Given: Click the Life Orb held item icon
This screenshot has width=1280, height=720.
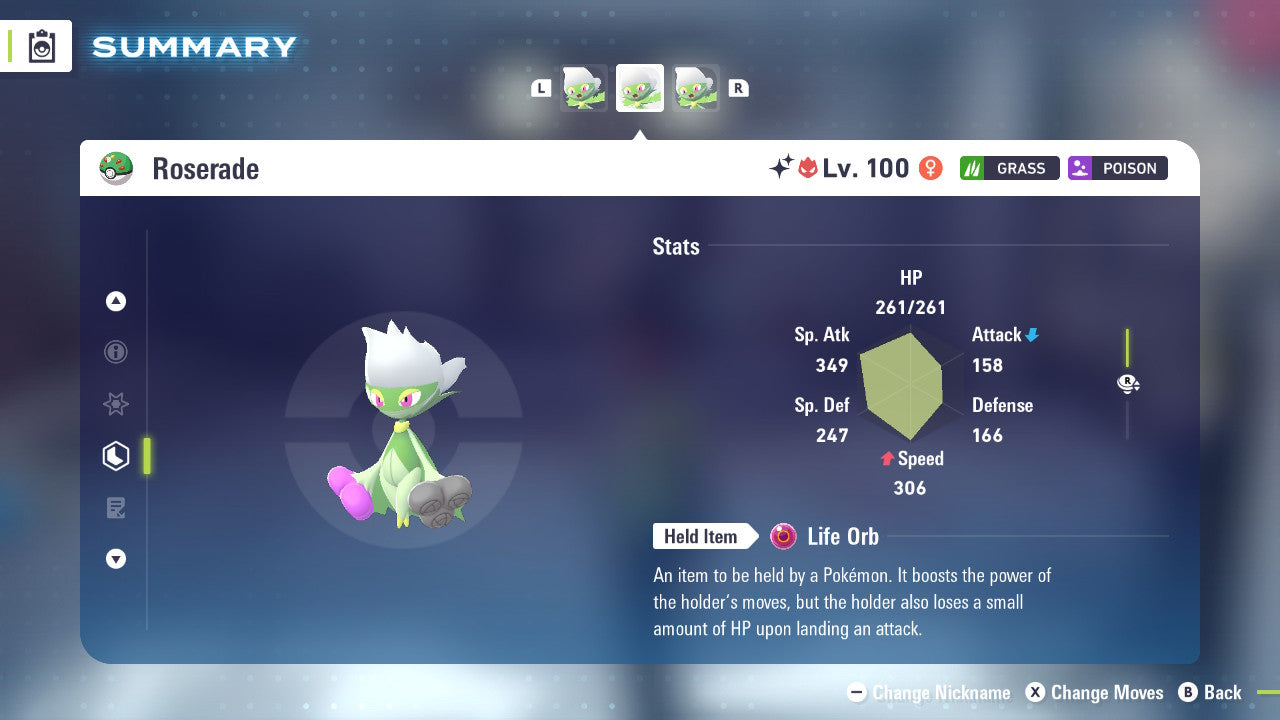Looking at the screenshot, I should pyautogui.click(x=783, y=536).
